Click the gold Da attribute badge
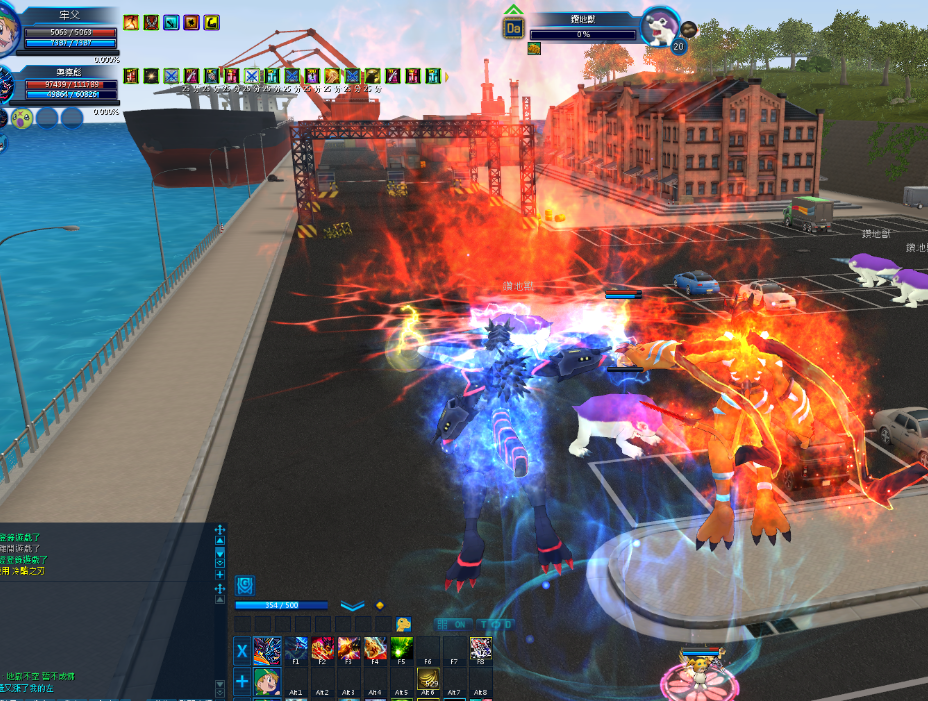 pyautogui.click(x=513, y=29)
